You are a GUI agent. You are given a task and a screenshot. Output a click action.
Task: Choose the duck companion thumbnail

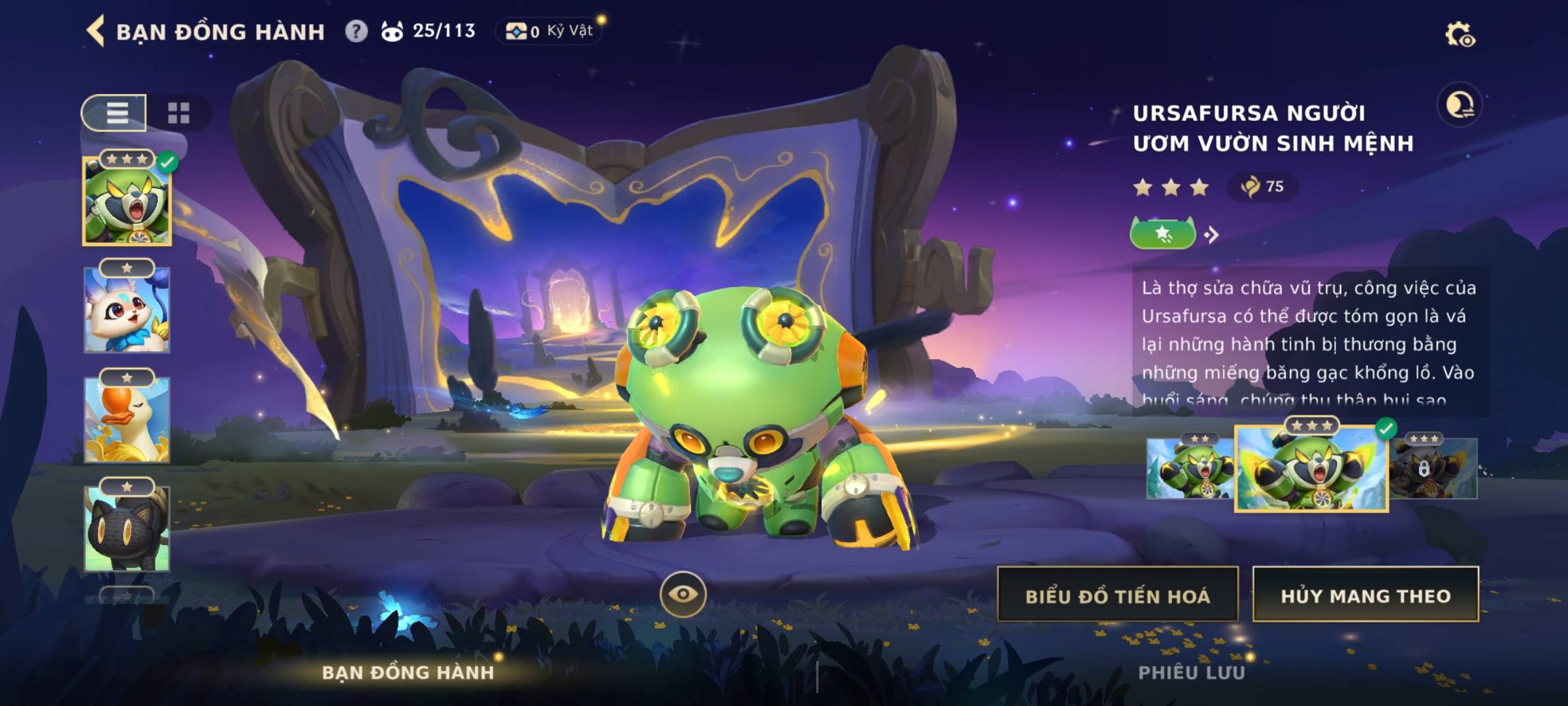pos(127,420)
